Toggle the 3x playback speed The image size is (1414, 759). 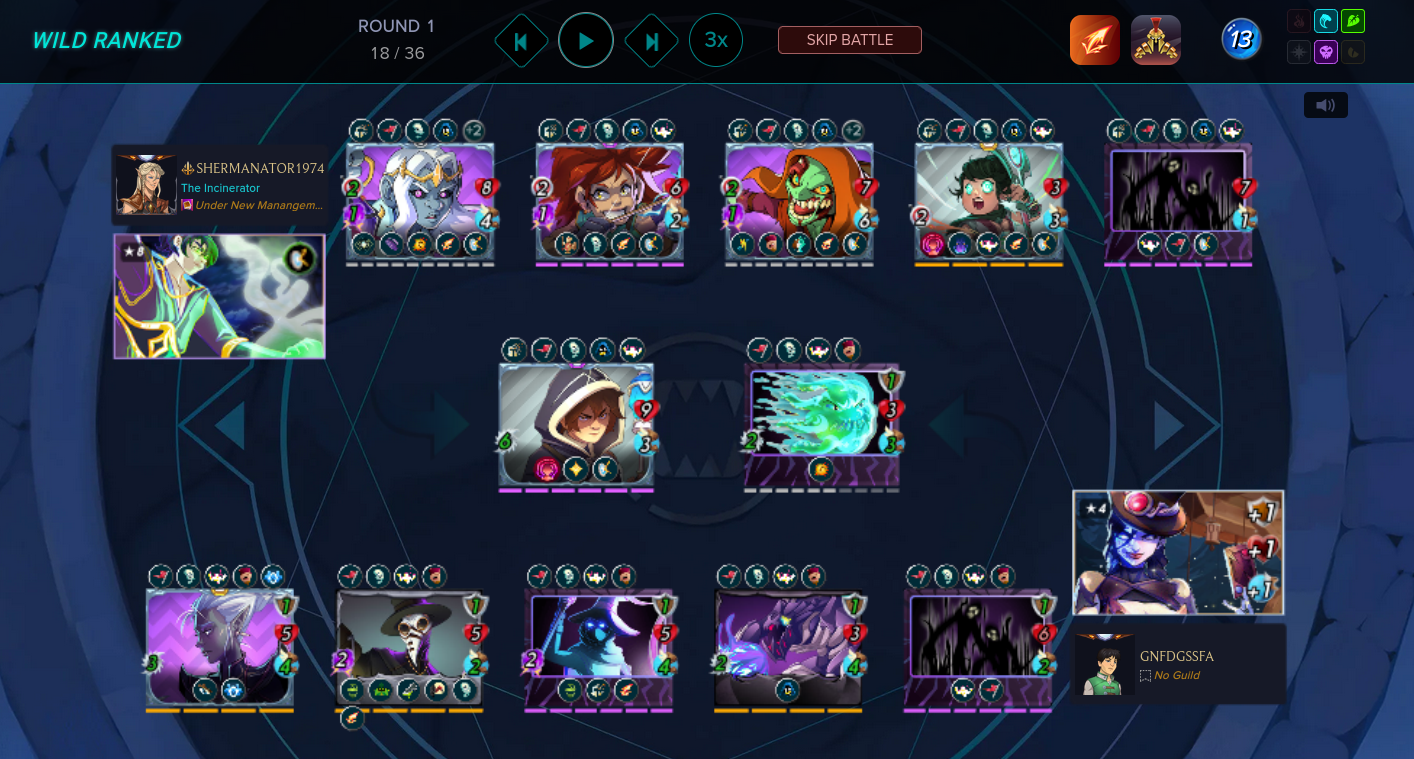(x=715, y=40)
